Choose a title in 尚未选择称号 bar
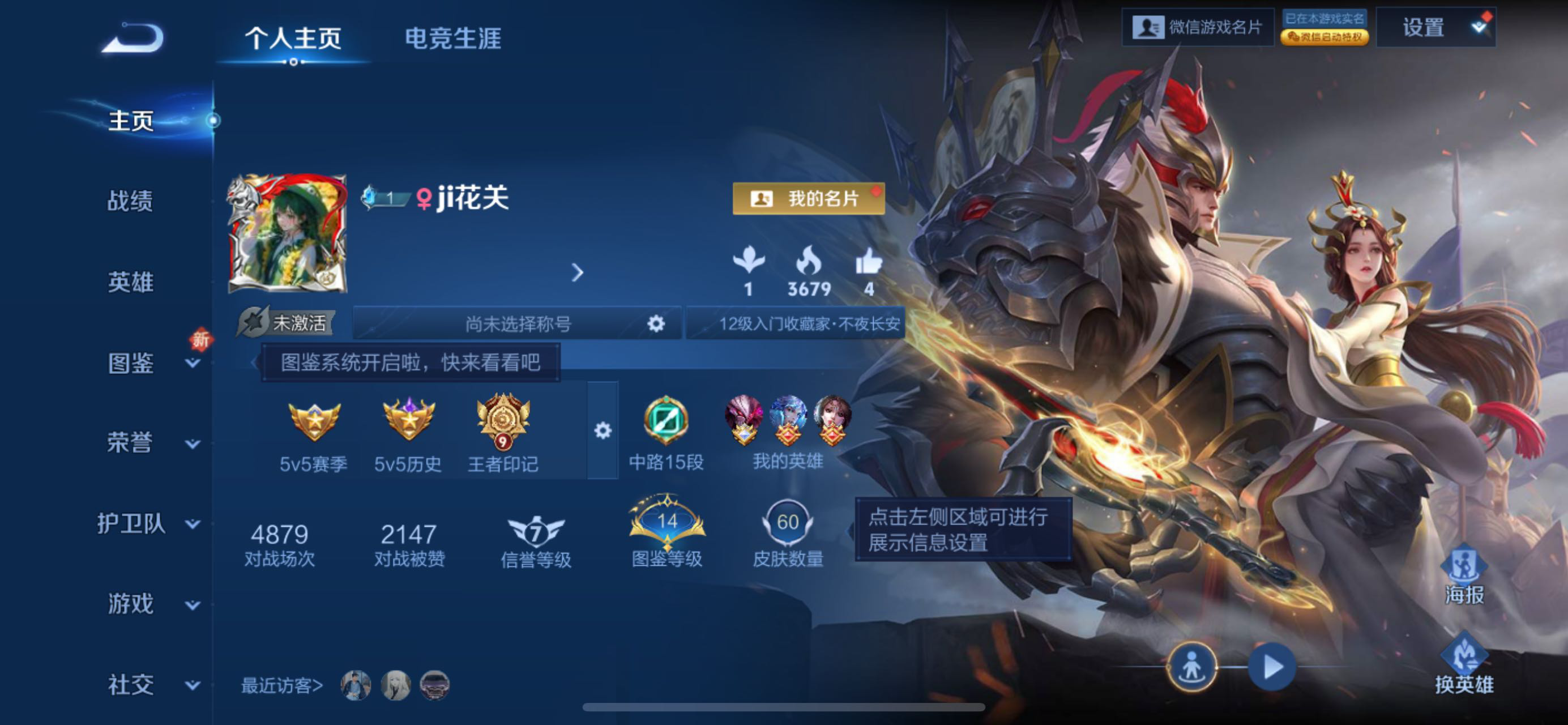 tap(518, 323)
